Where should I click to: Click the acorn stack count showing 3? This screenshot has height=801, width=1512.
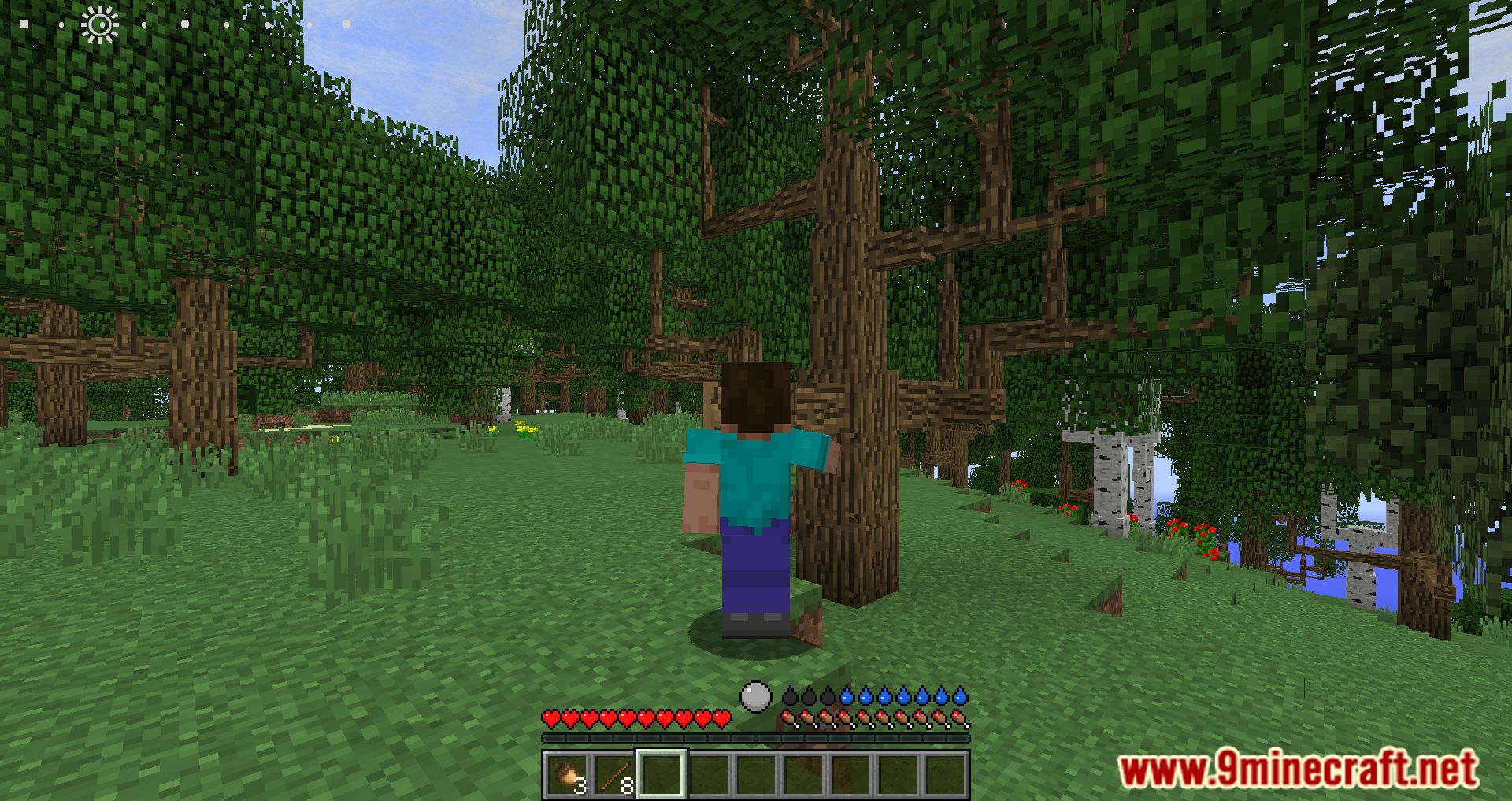coord(581,785)
